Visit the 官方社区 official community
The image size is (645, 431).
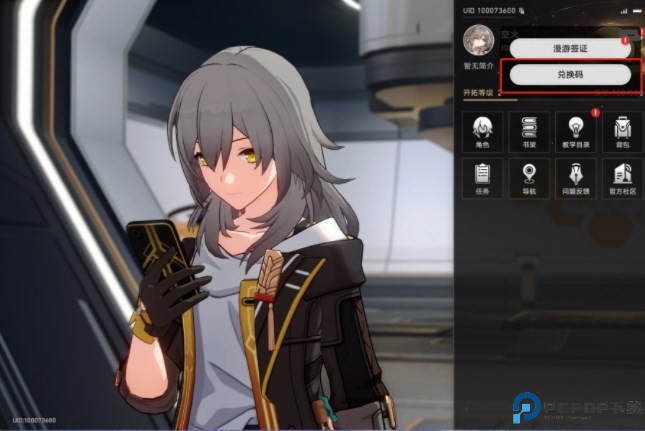pyautogui.click(x=622, y=179)
